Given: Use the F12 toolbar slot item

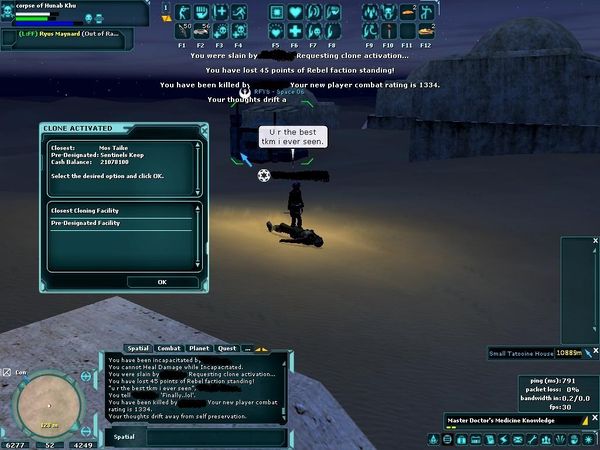Looking at the screenshot, I should coord(425,31).
